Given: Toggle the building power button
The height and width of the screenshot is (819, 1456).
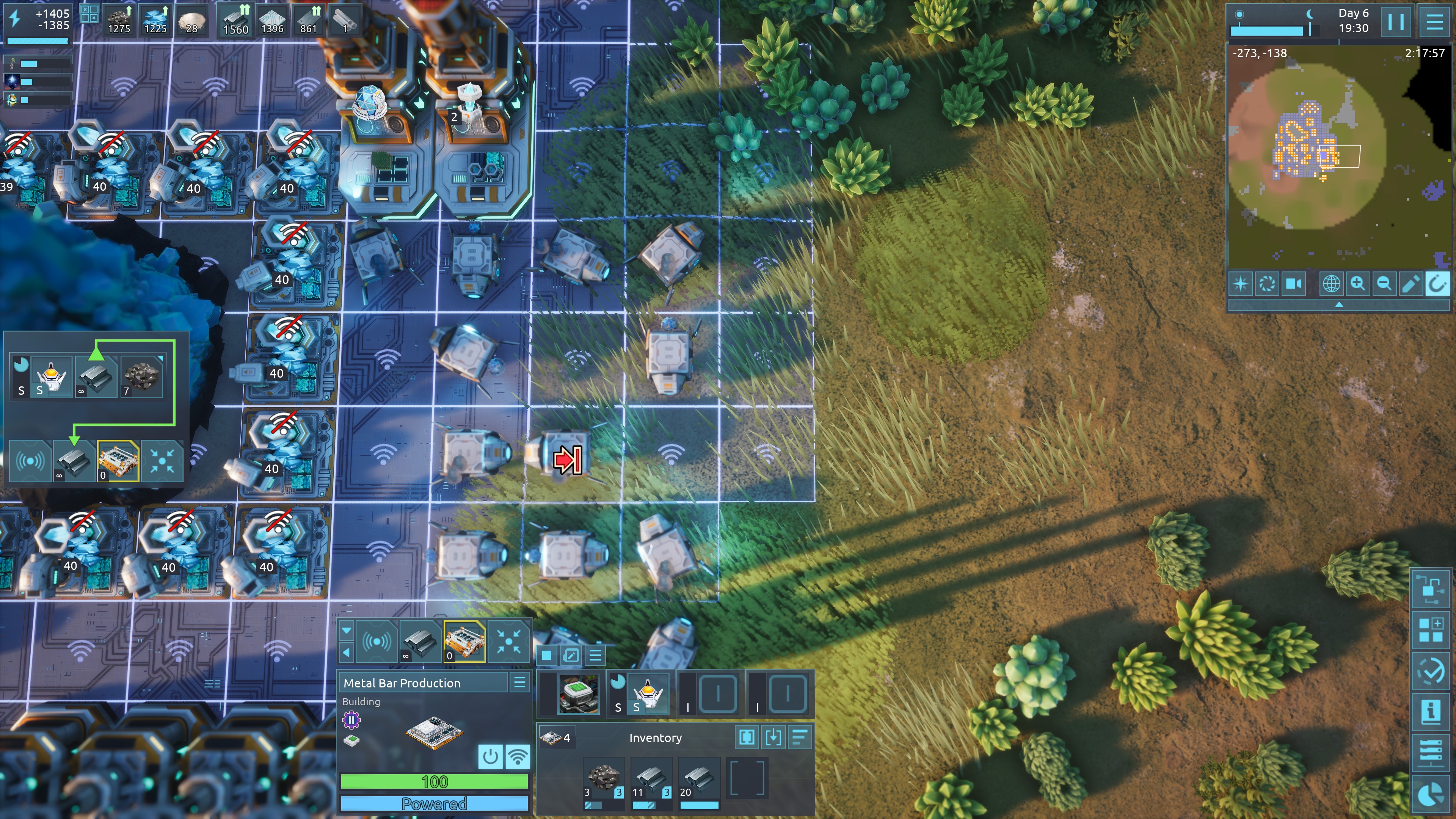Looking at the screenshot, I should 490,756.
